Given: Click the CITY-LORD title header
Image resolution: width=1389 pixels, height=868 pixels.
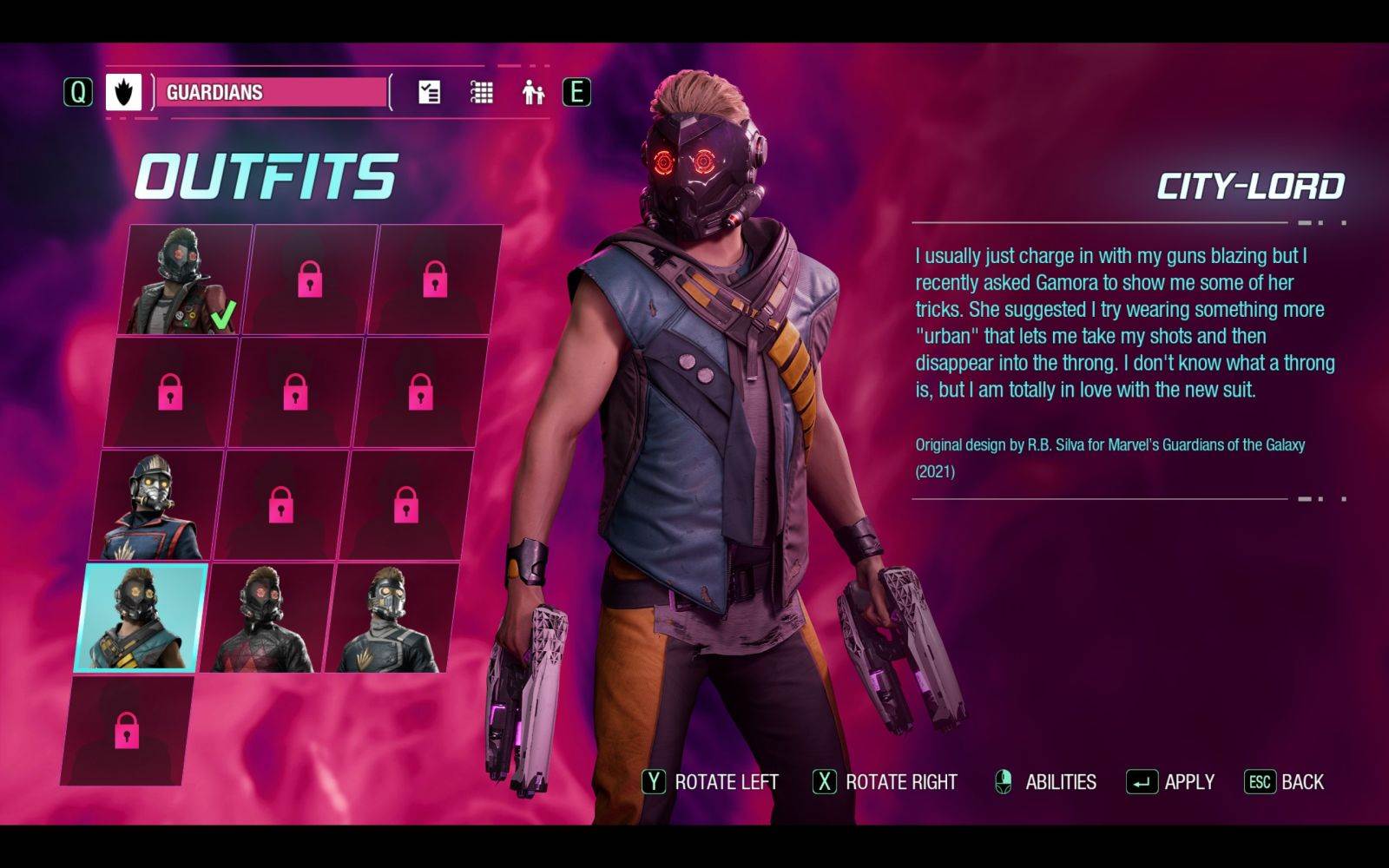Looking at the screenshot, I should coord(1253,182).
